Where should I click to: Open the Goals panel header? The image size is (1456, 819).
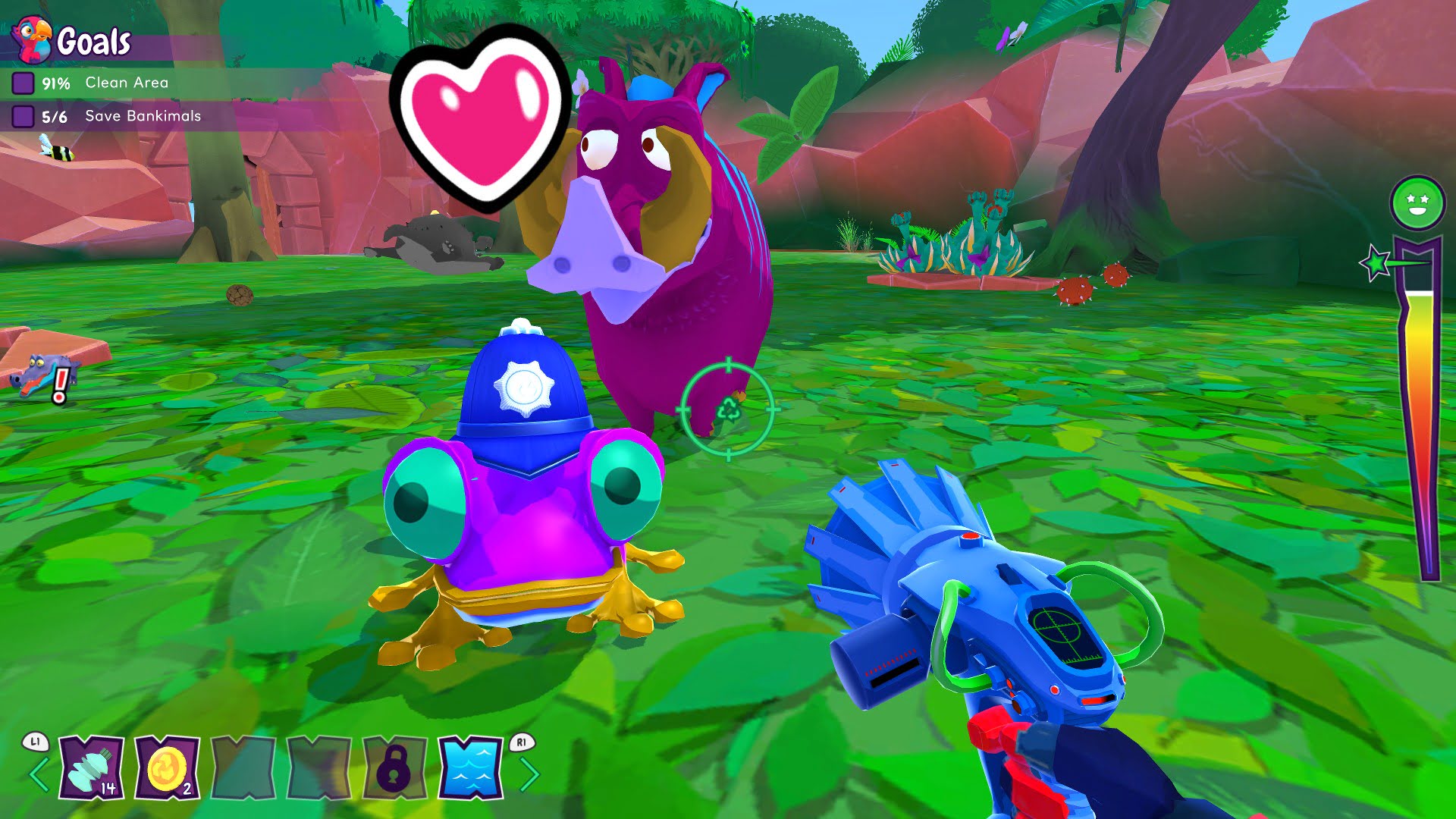94,42
